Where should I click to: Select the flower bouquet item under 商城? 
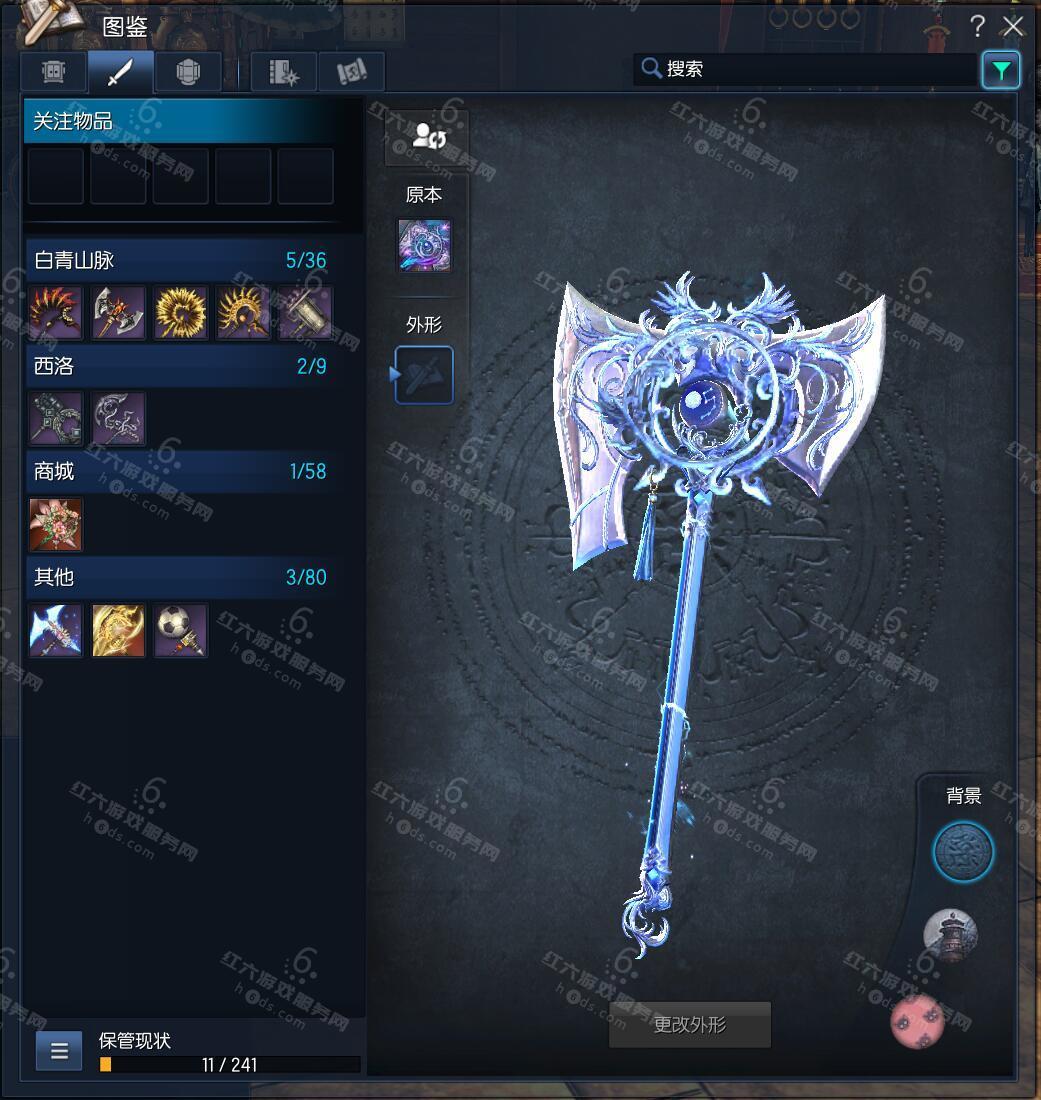(x=56, y=525)
